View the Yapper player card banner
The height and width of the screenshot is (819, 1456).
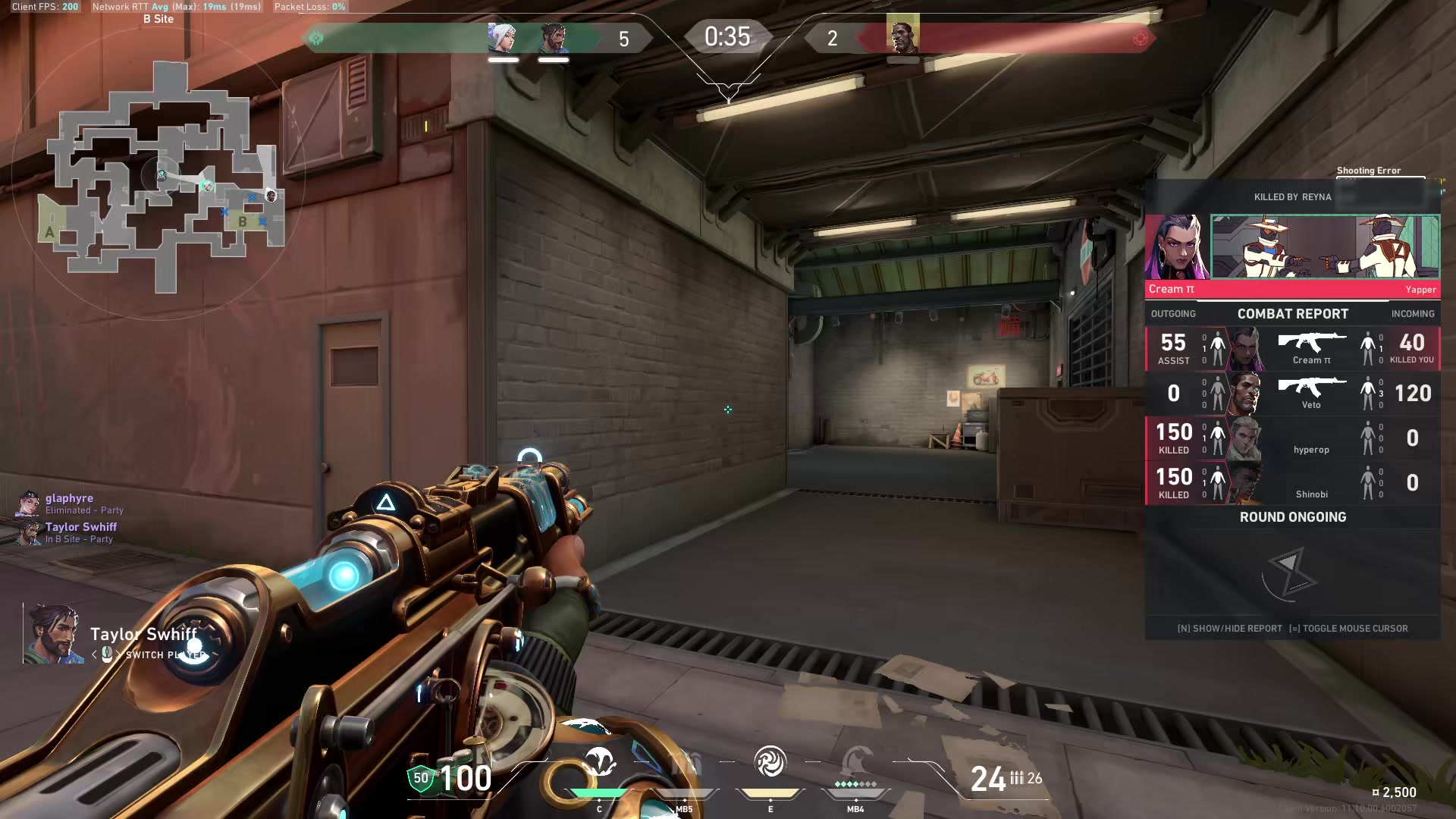click(1325, 246)
